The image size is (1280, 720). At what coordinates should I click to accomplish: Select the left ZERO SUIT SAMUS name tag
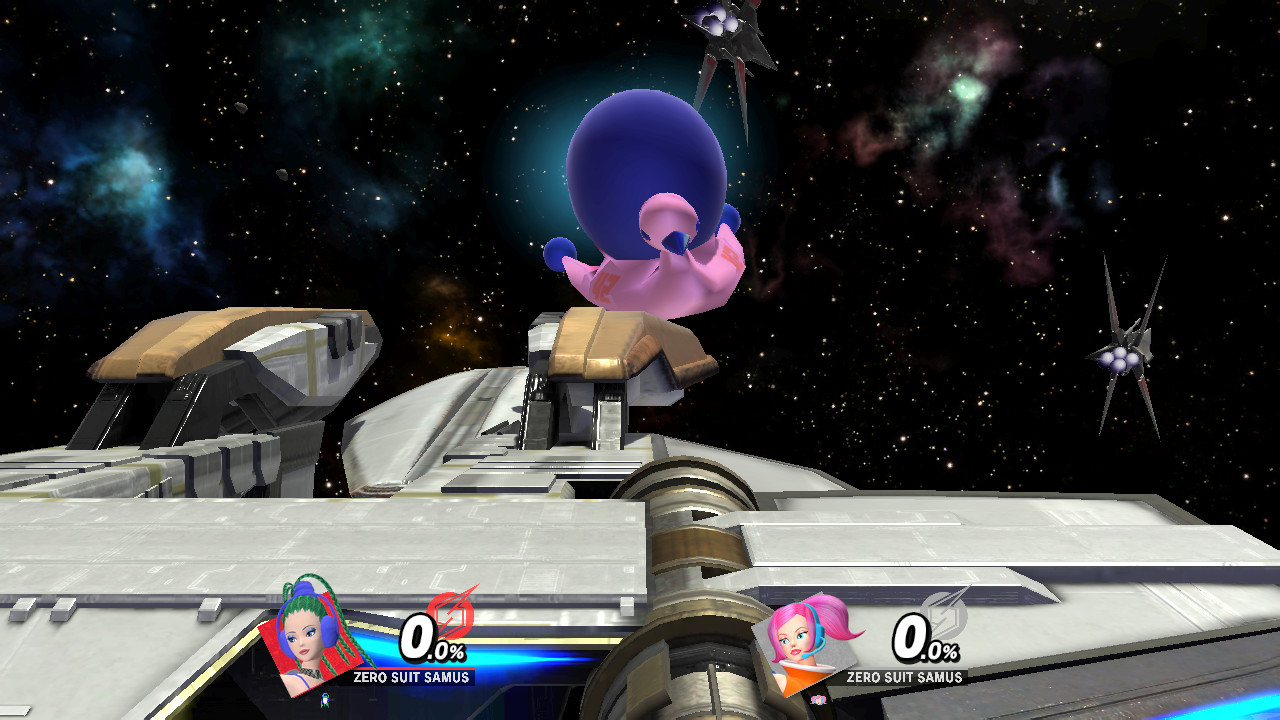pos(410,676)
